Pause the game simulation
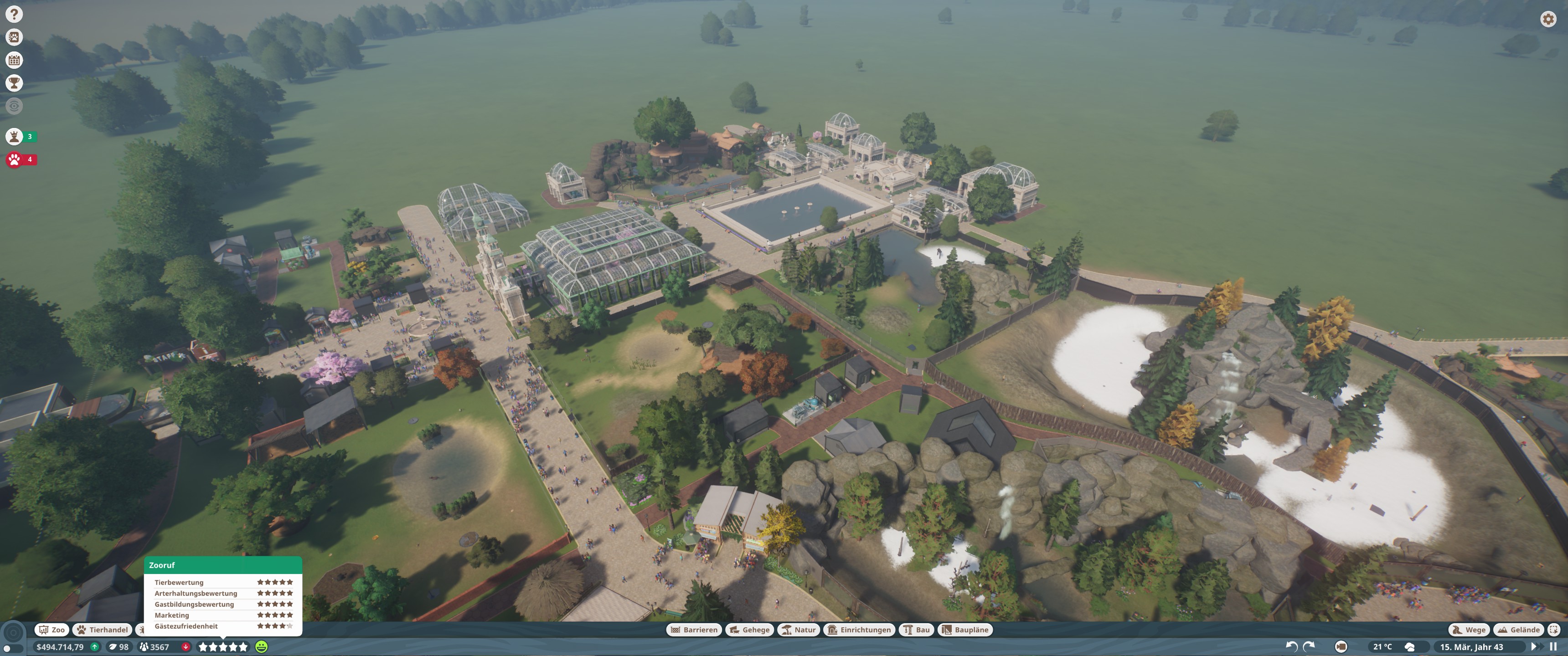 pos(1553,647)
